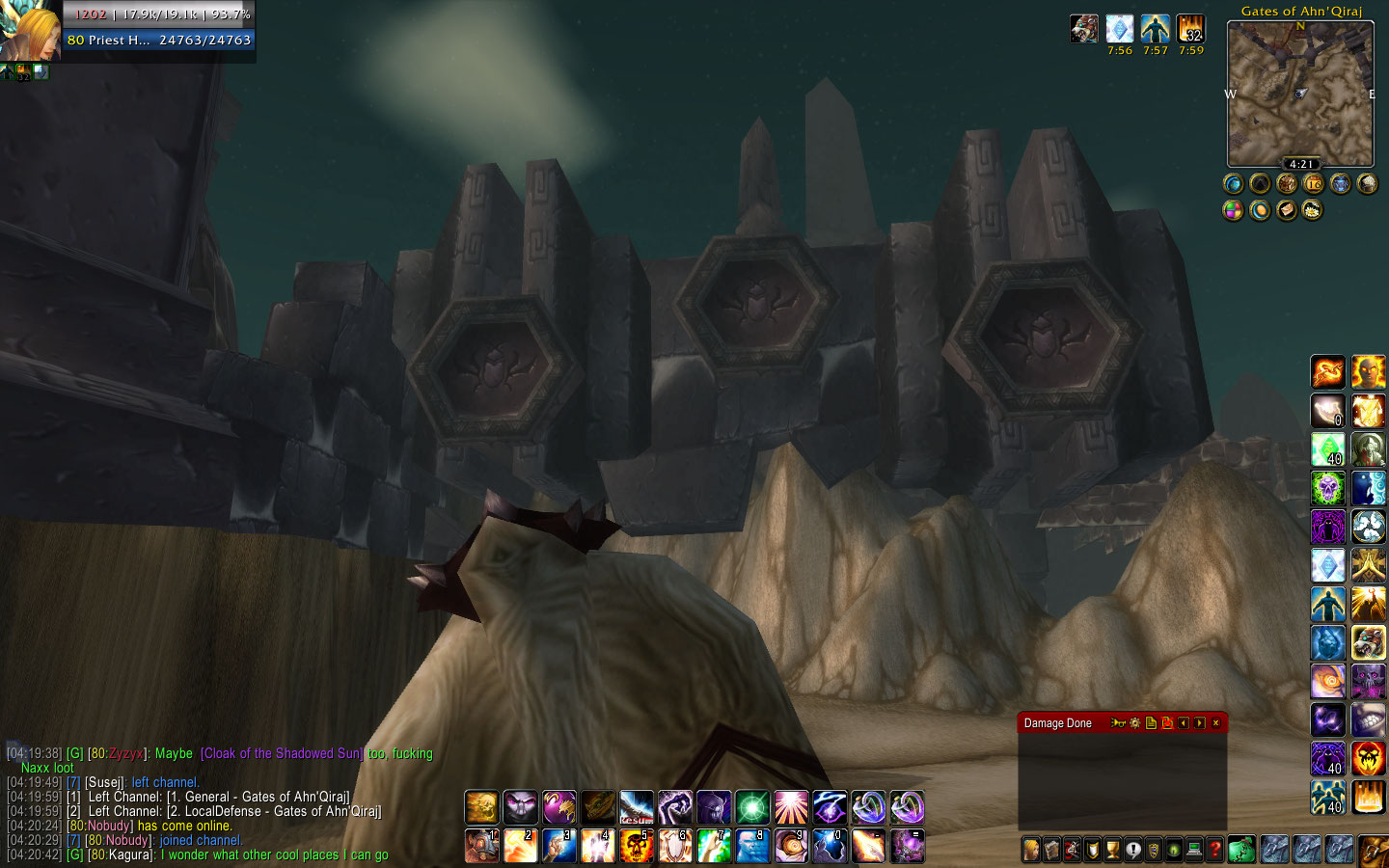
Task: Open the main menu computer icon
Action: tap(1194, 851)
